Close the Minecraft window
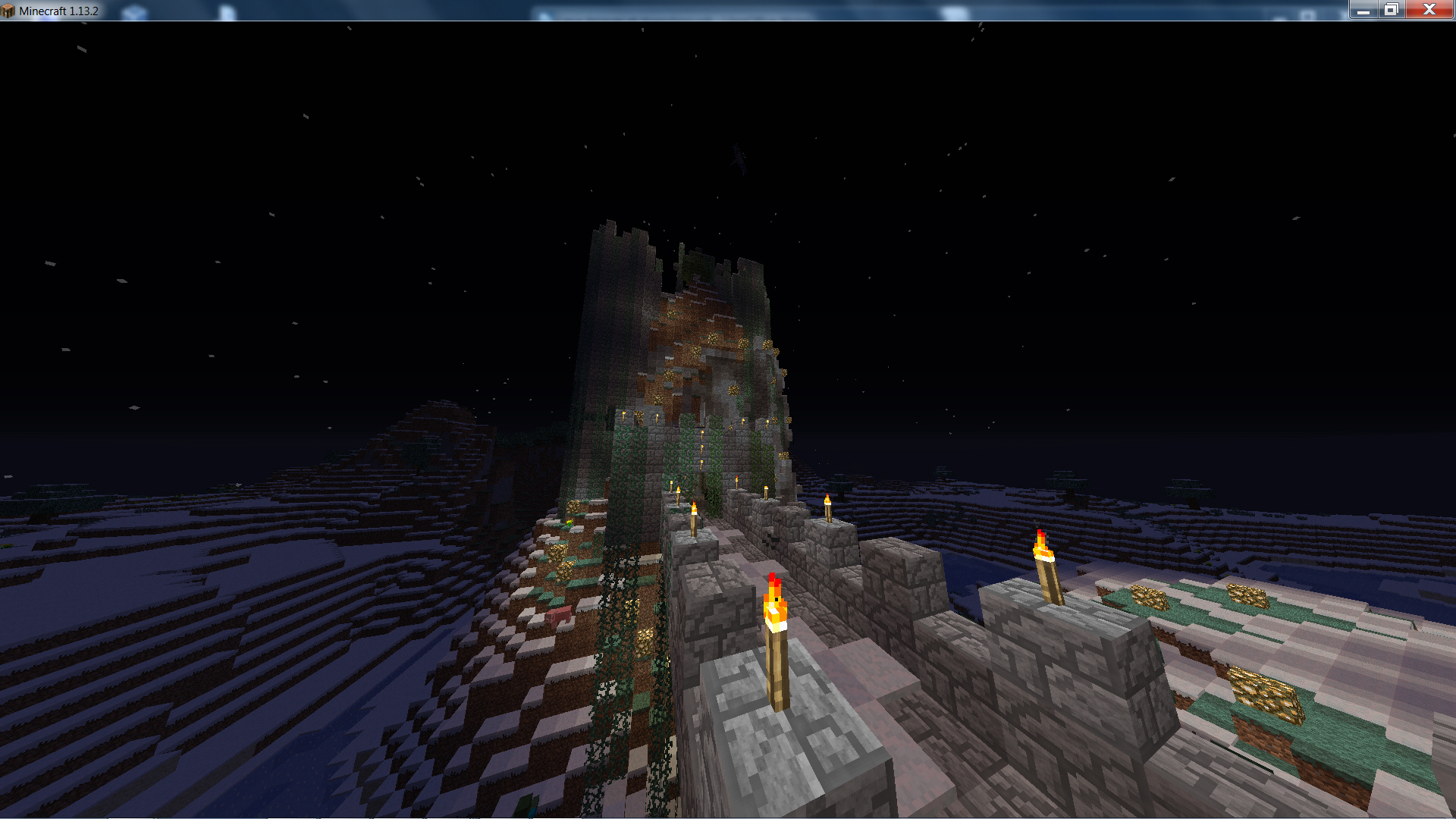 (x=1429, y=9)
